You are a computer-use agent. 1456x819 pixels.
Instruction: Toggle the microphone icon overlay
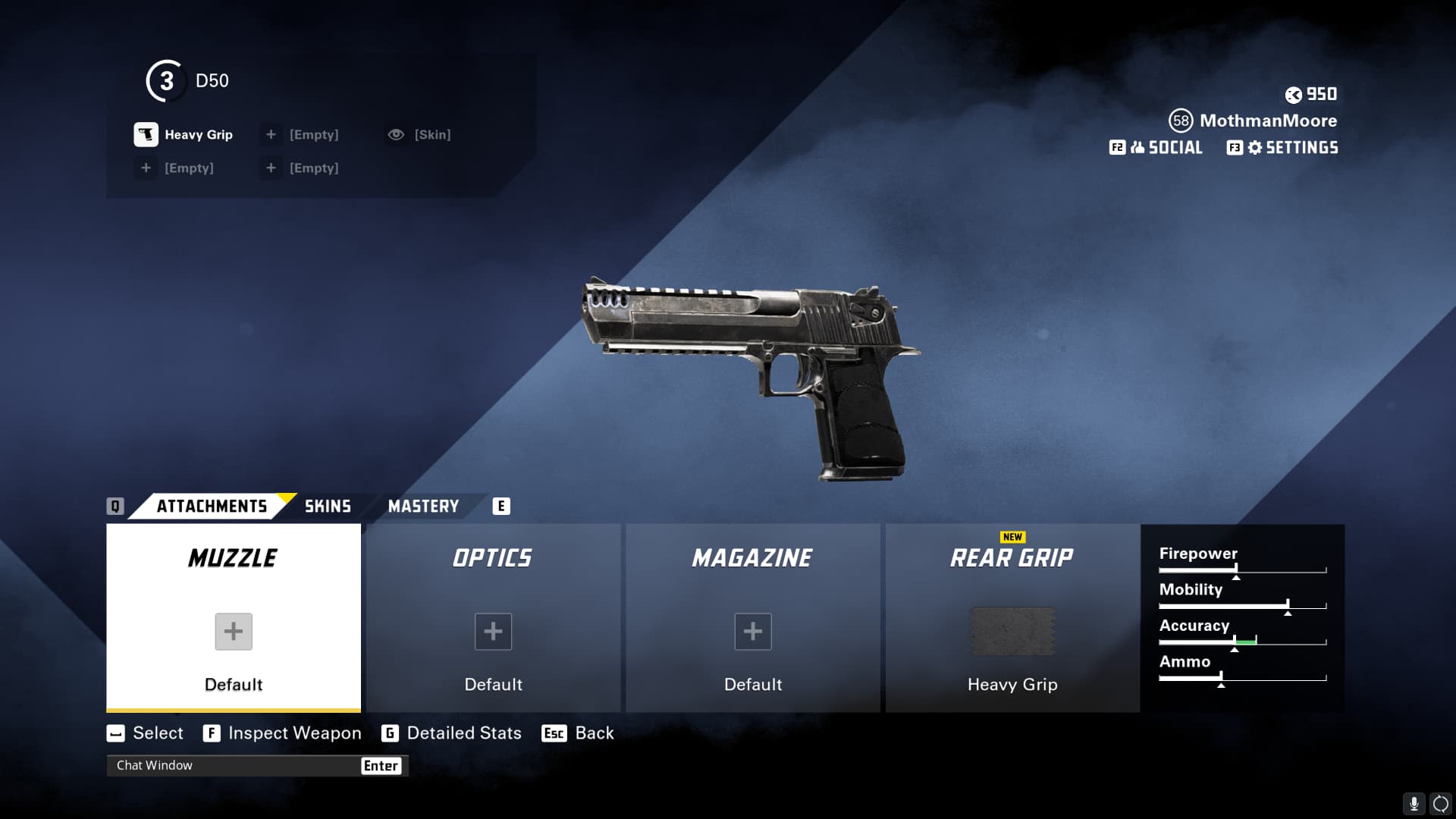(x=1414, y=804)
